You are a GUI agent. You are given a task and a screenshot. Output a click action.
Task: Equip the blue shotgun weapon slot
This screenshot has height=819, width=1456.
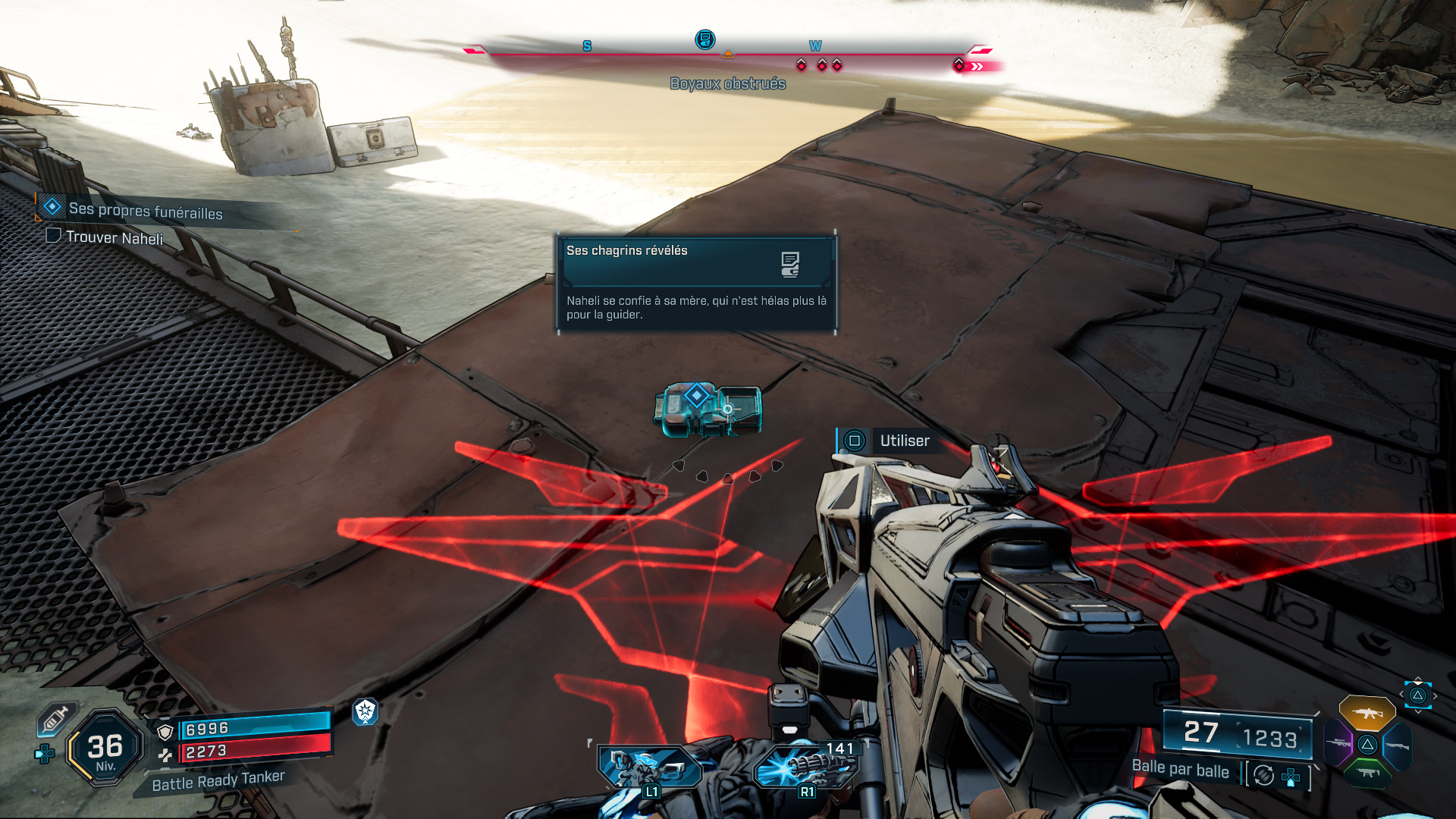point(1398,746)
